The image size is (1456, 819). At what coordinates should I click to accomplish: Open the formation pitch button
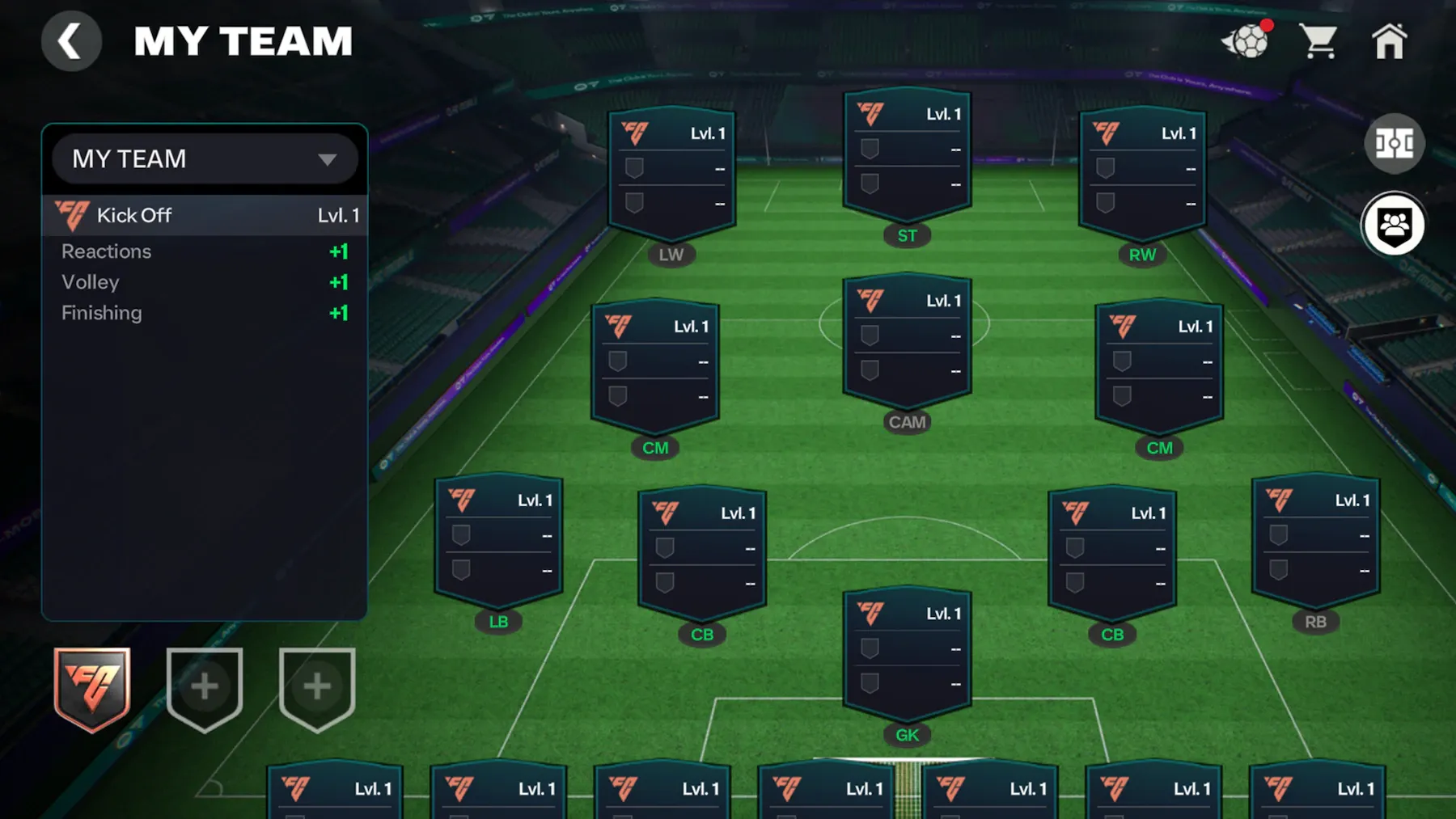point(1394,144)
